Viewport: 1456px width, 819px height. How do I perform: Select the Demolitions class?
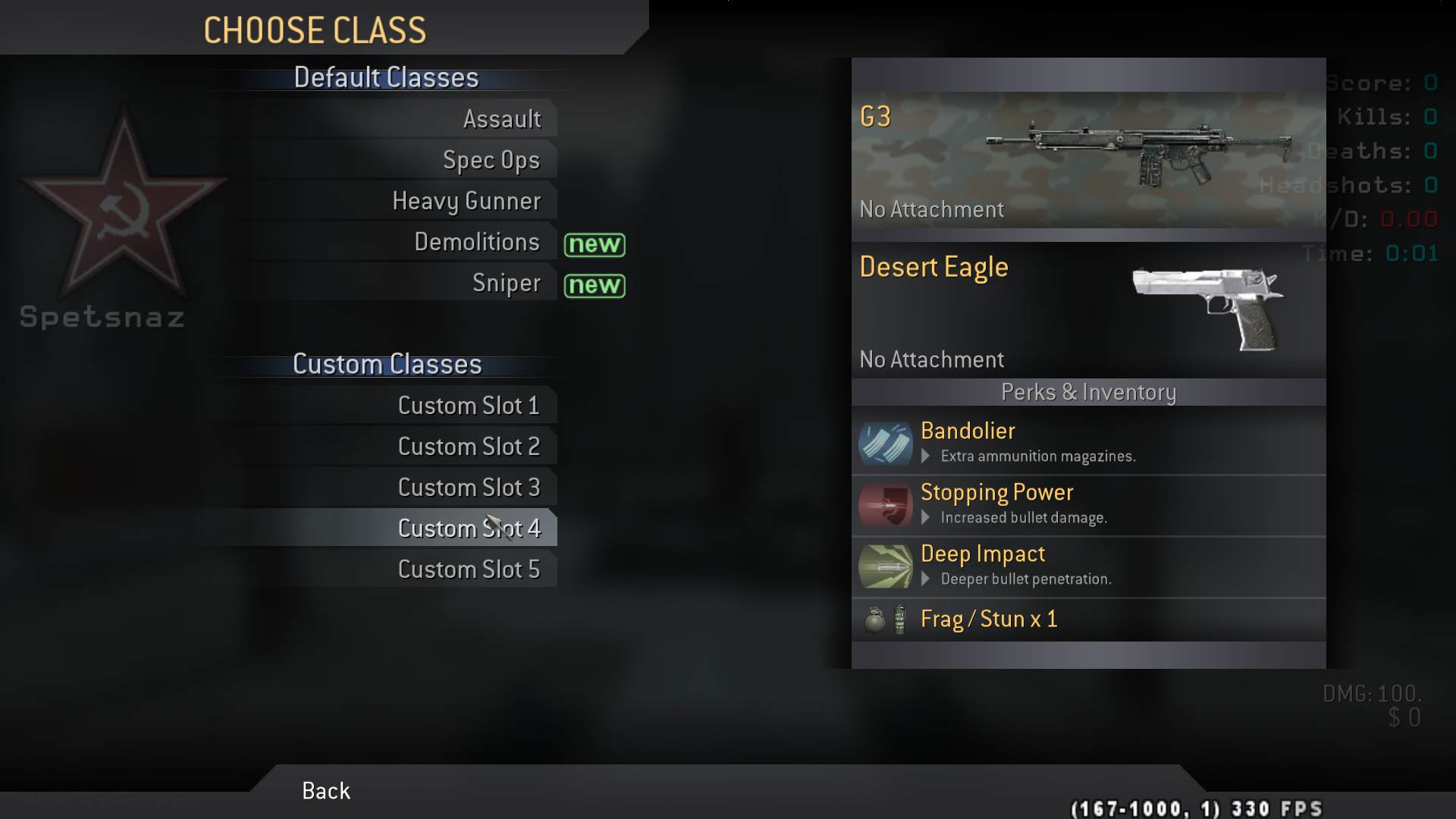[476, 242]
